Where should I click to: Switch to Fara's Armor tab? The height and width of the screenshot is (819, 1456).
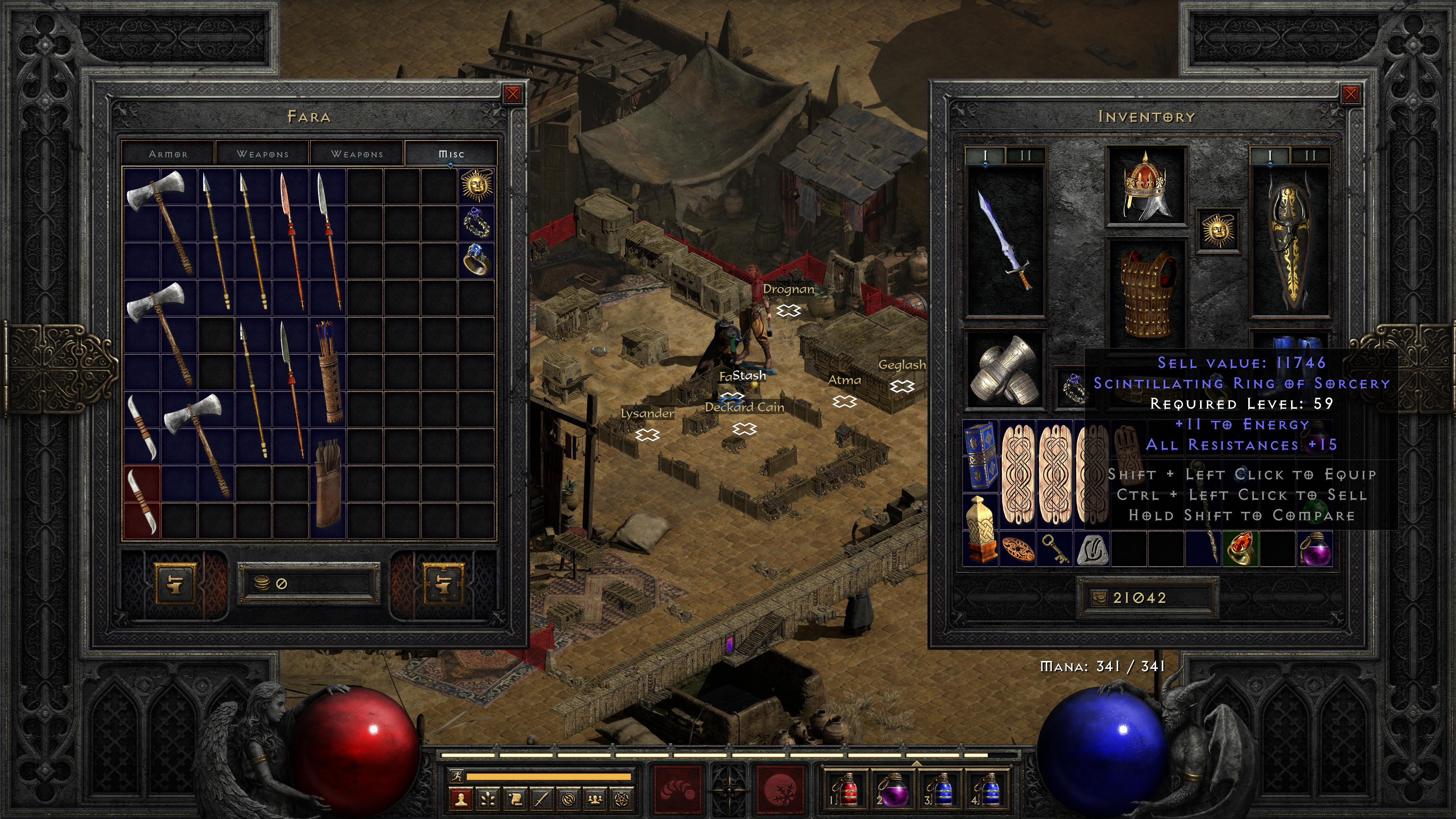[x=168, y=154]
